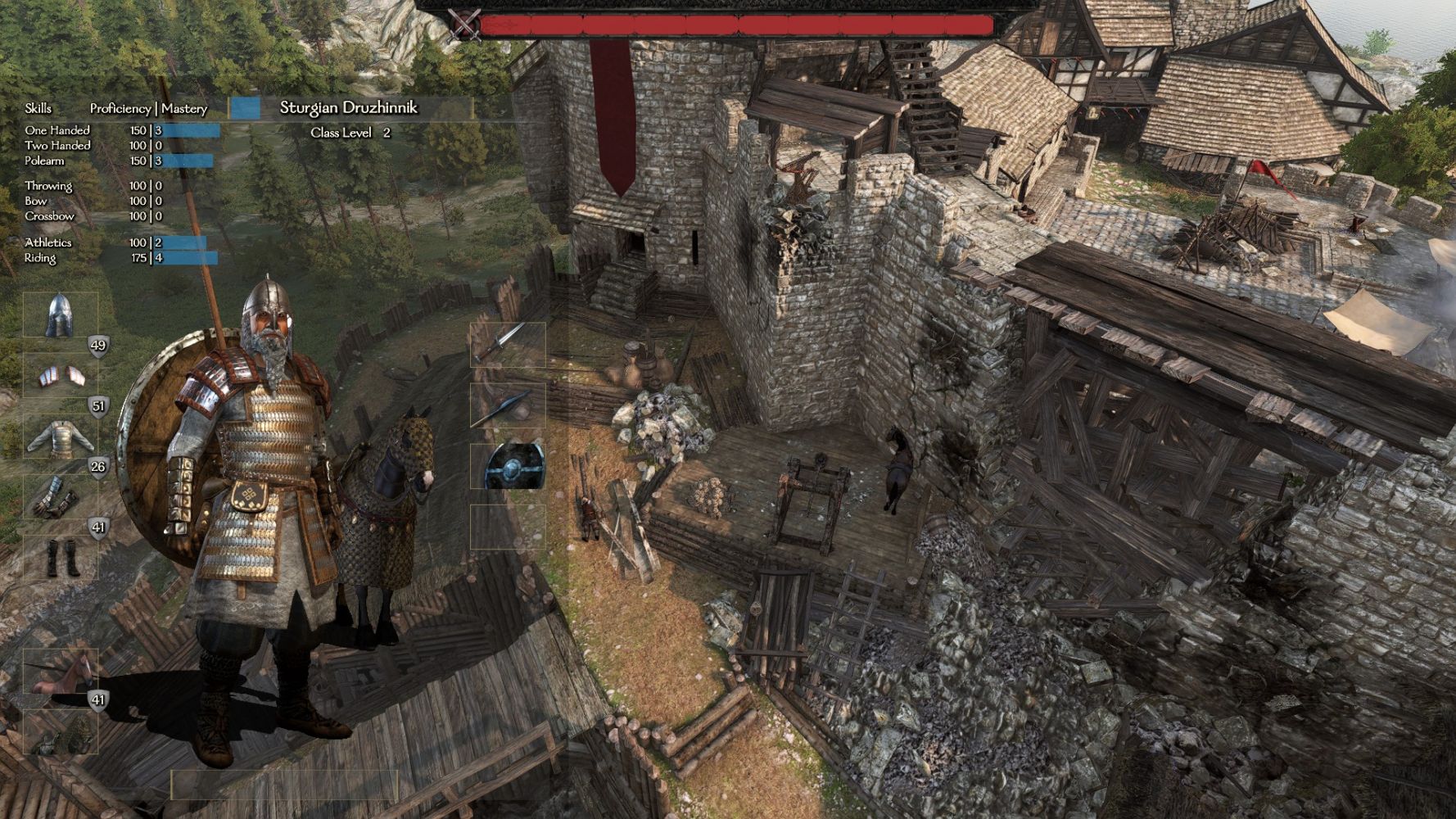Choose the body armor slot
1456x819 pixels.
[60, 437]
